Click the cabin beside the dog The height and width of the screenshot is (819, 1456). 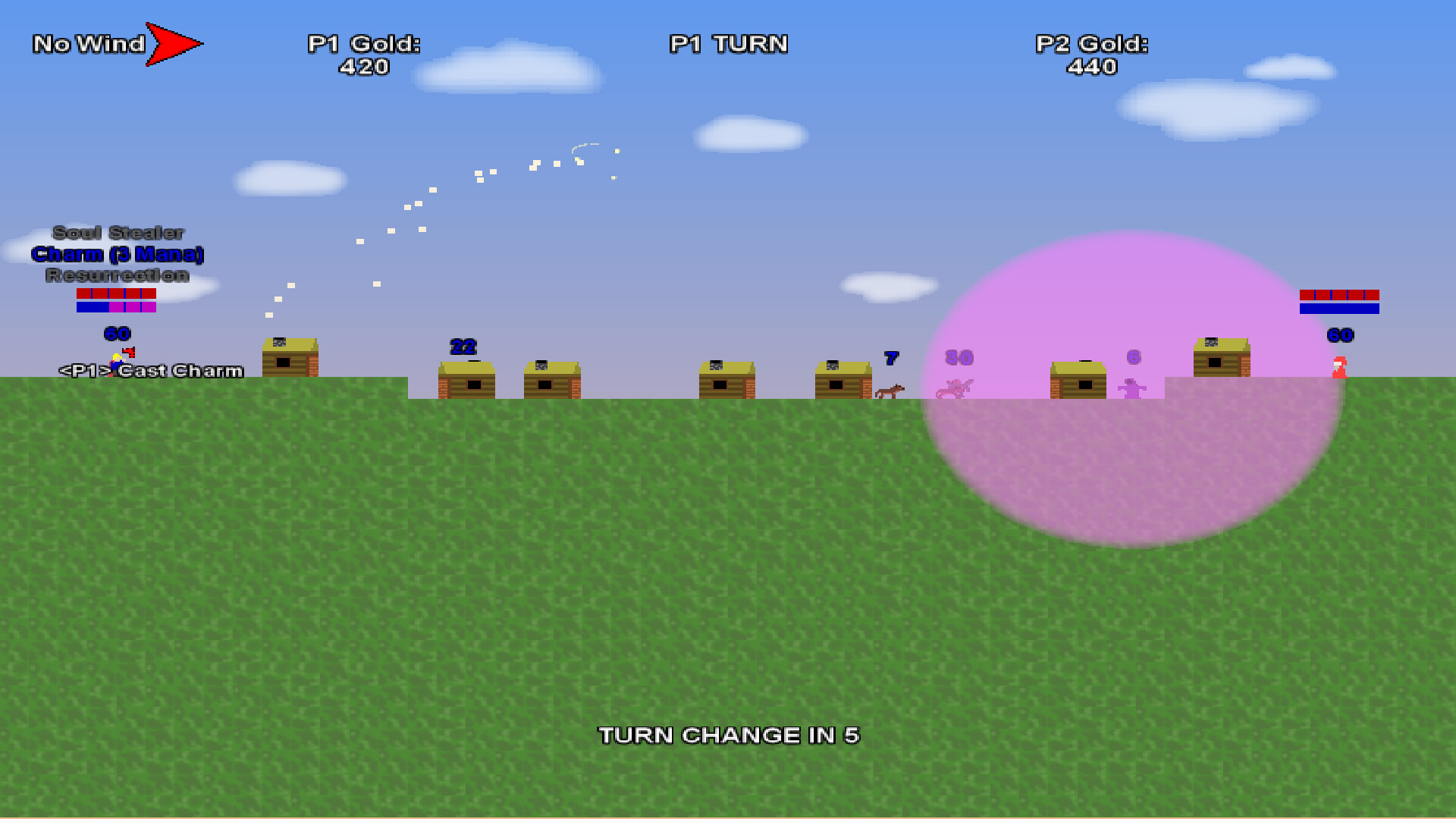pos(842,379)
